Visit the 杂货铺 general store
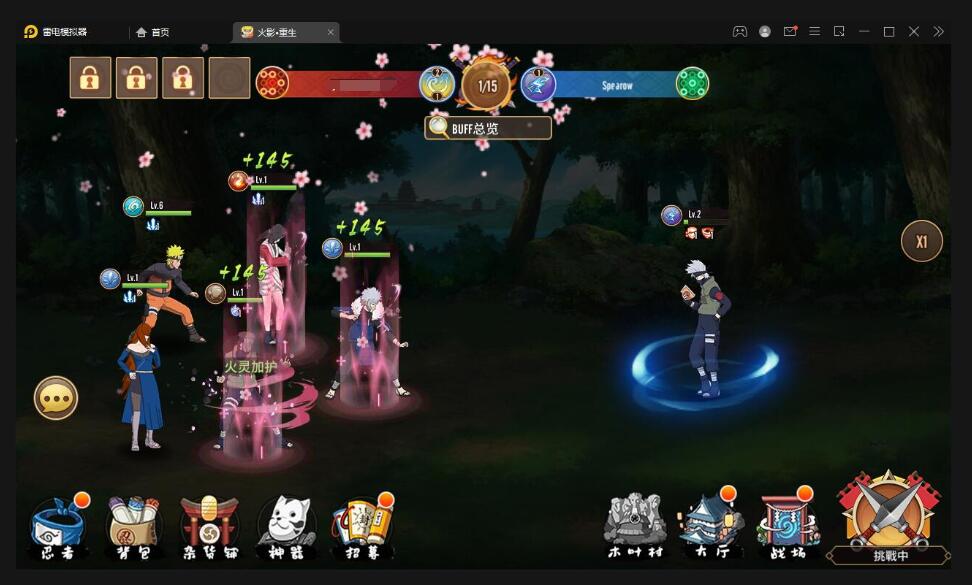This screenshot has width=972, height=585. (209, 527)
